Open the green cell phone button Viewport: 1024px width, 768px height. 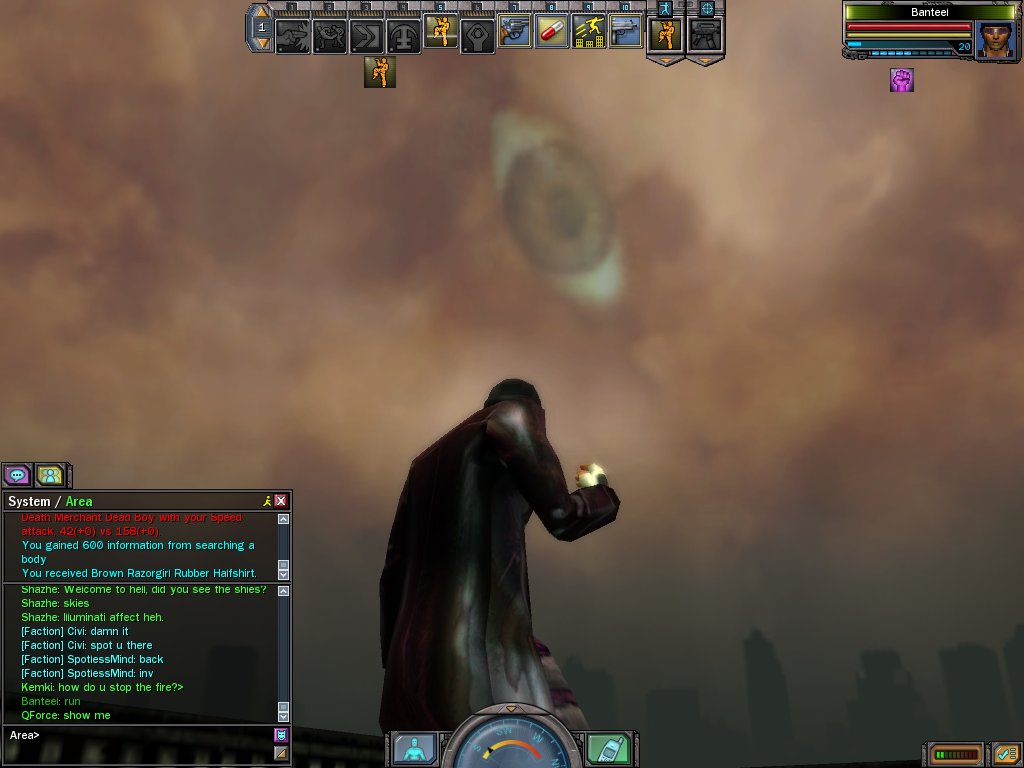pos(610,748)
